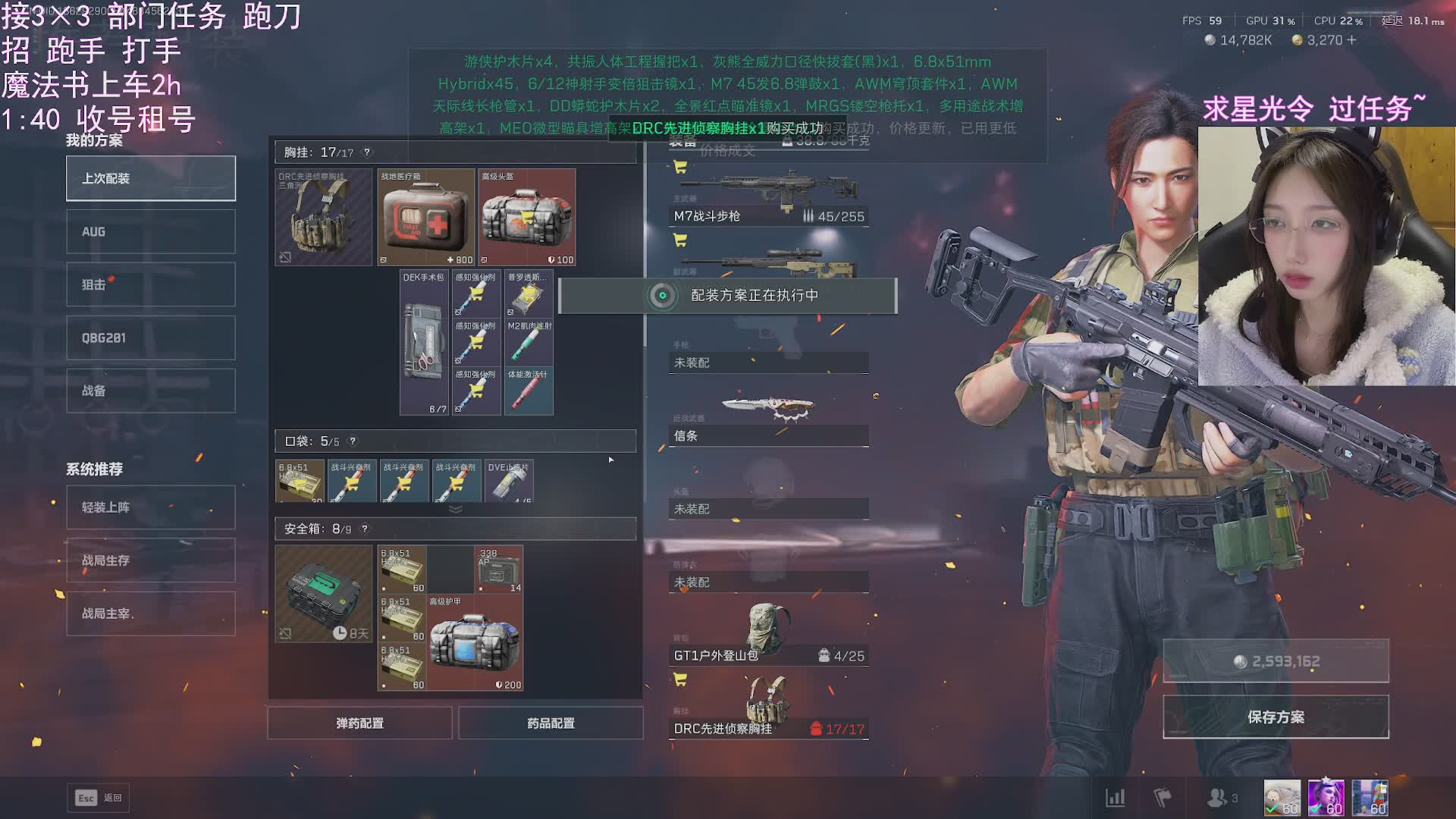The height and width of the screenshot is (819, 1456).
Task: Pick the 战备 loadout preset
Action: (x=150, y=391)
